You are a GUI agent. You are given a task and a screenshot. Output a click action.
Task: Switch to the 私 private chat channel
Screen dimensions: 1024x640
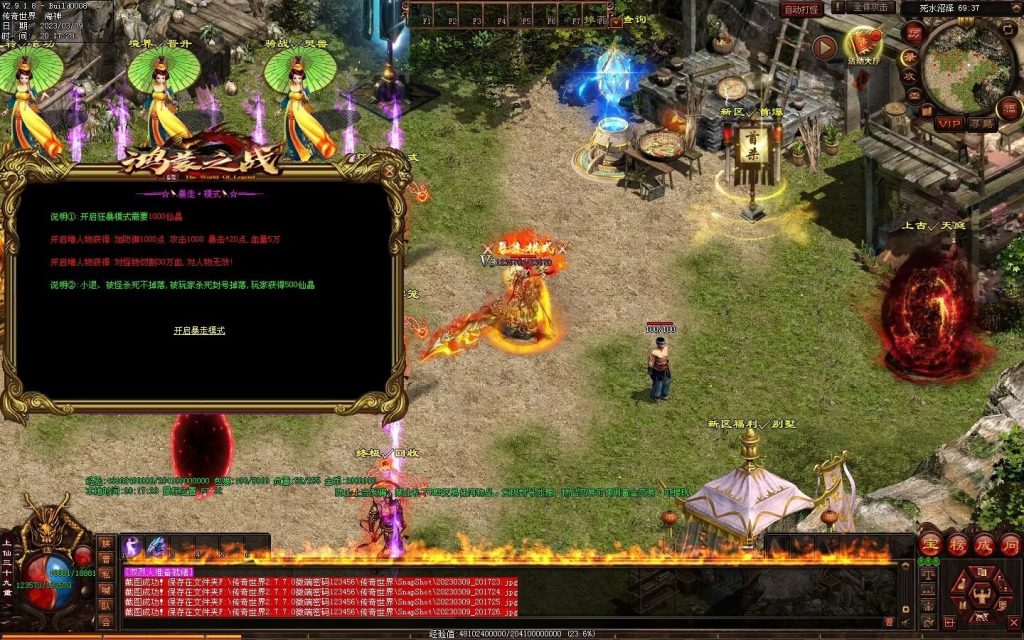coord(105,574)
